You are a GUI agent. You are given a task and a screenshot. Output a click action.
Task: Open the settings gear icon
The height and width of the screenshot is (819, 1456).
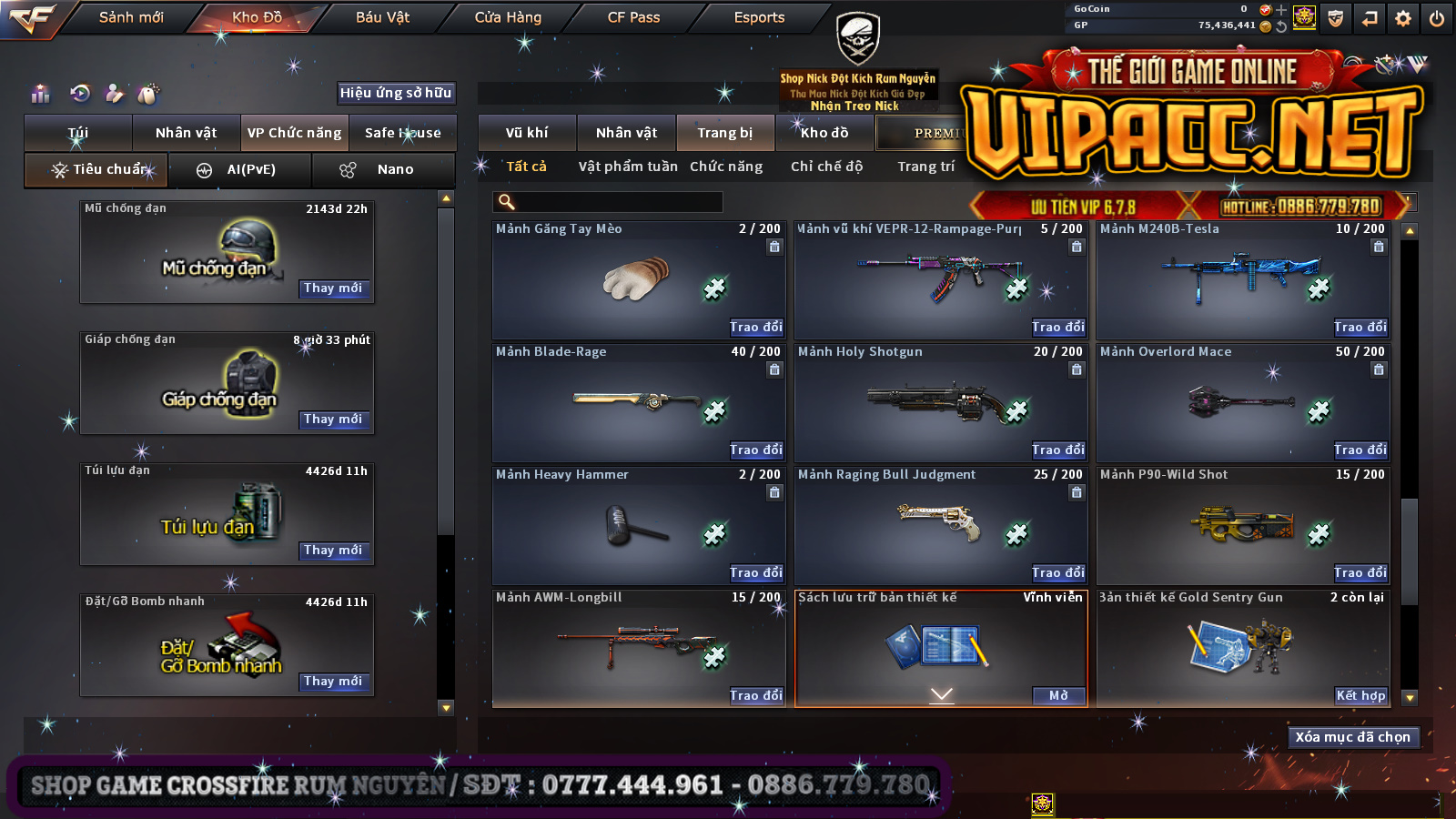tap(1403, 18)
